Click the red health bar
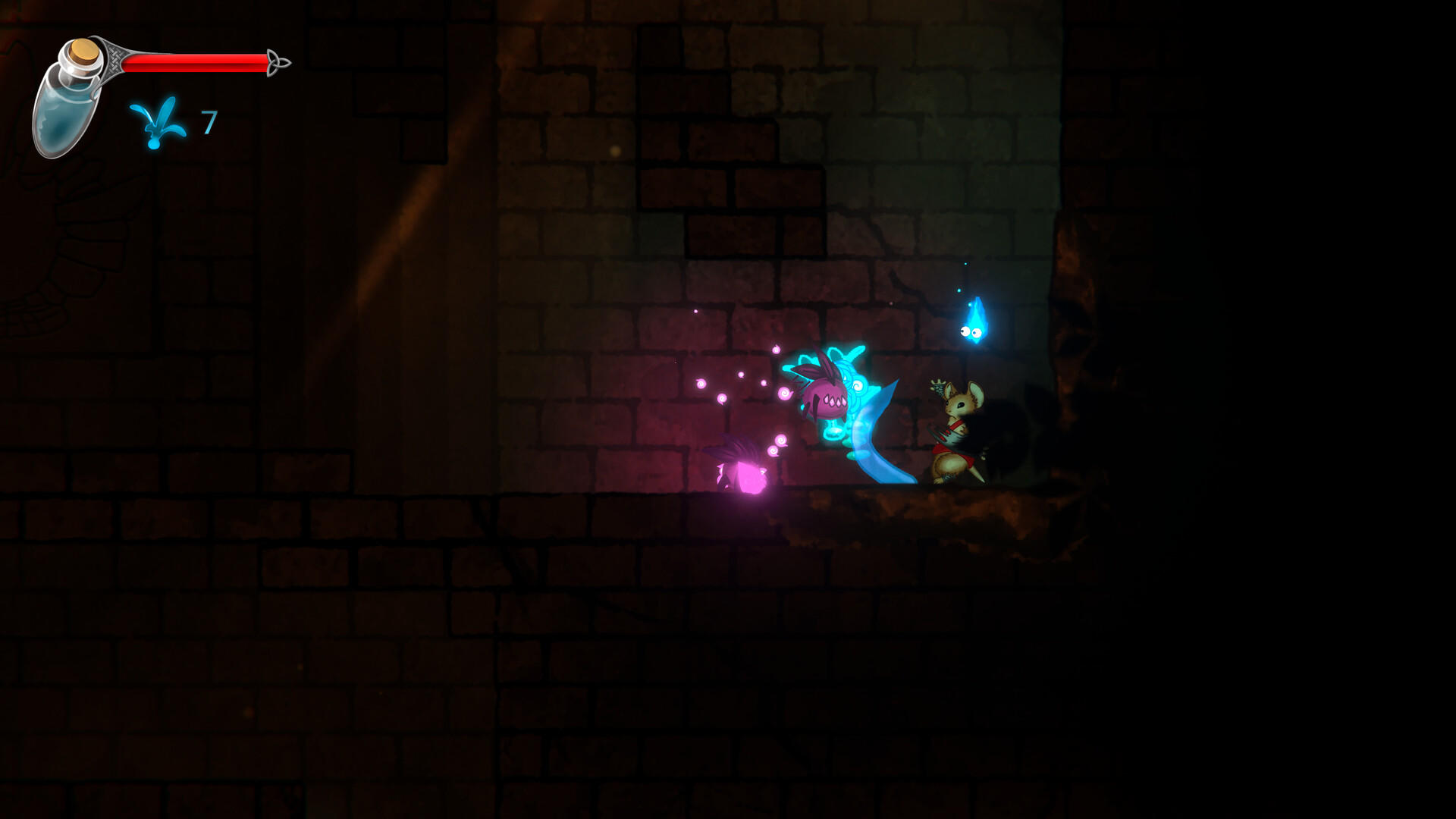The height and width of the screenshot is (819, 1456). coord(196,62)
